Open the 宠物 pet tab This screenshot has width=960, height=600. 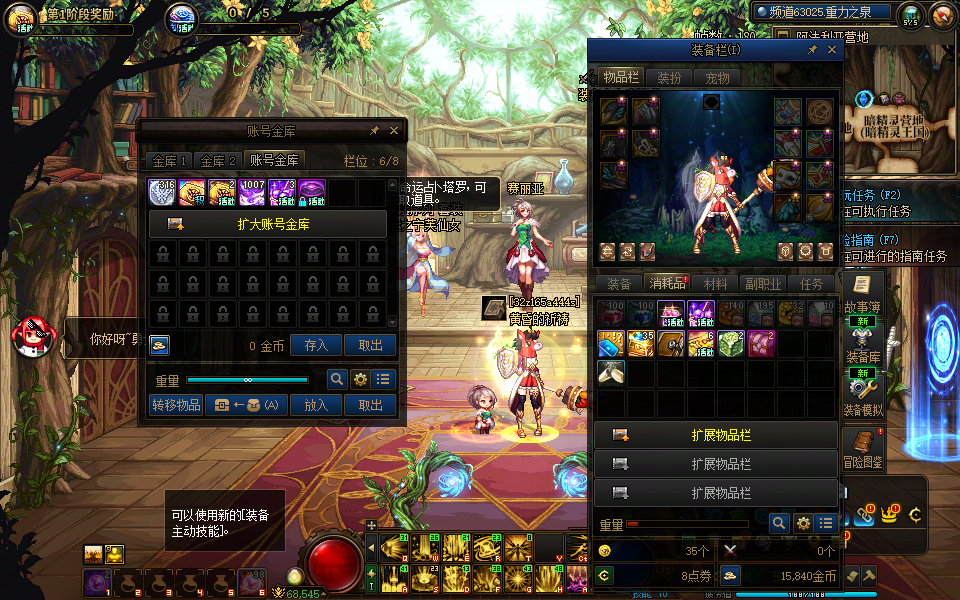717,78
